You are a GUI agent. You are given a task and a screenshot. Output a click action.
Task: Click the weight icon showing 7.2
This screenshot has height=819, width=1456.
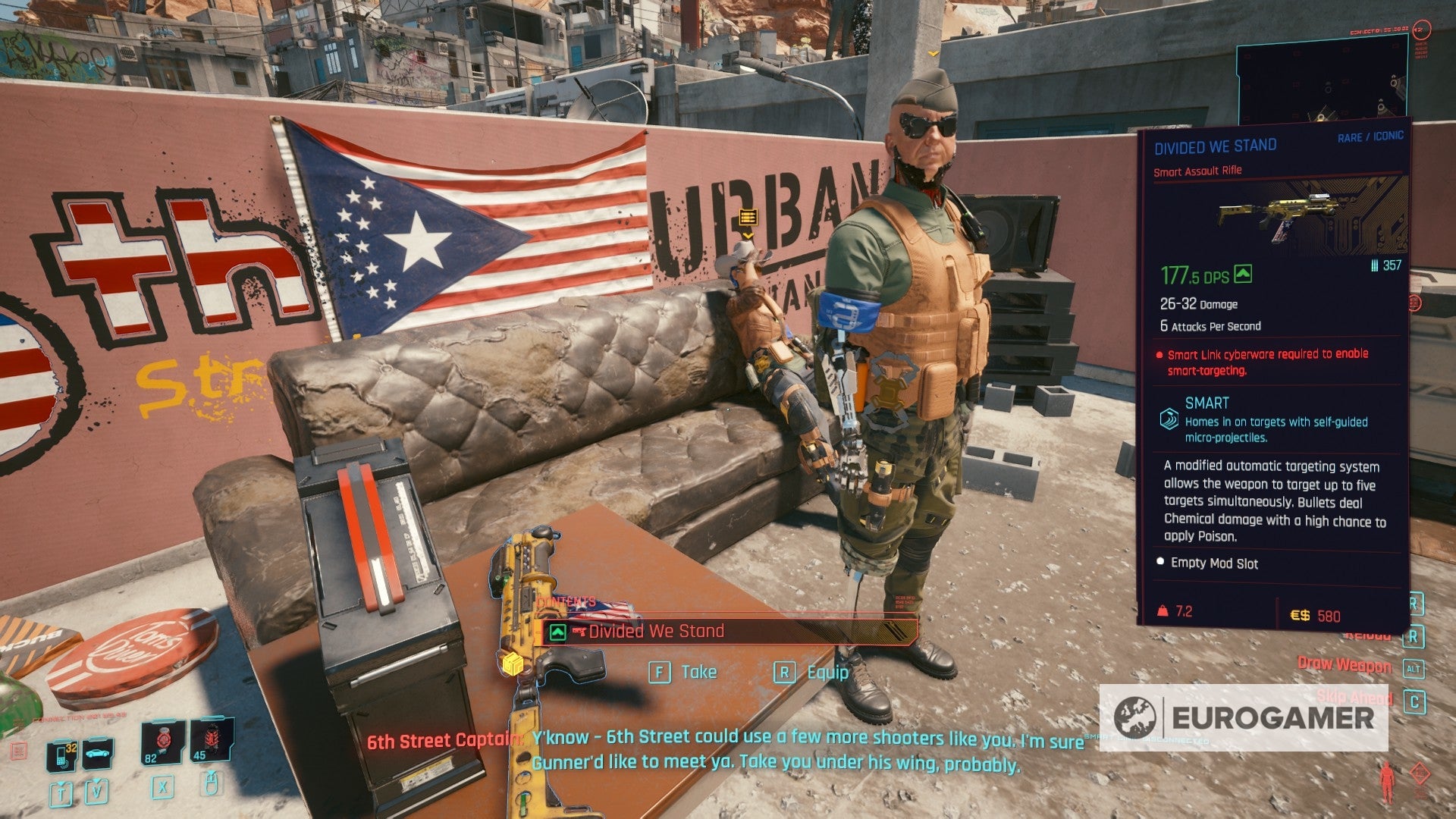click(1162, 610)
